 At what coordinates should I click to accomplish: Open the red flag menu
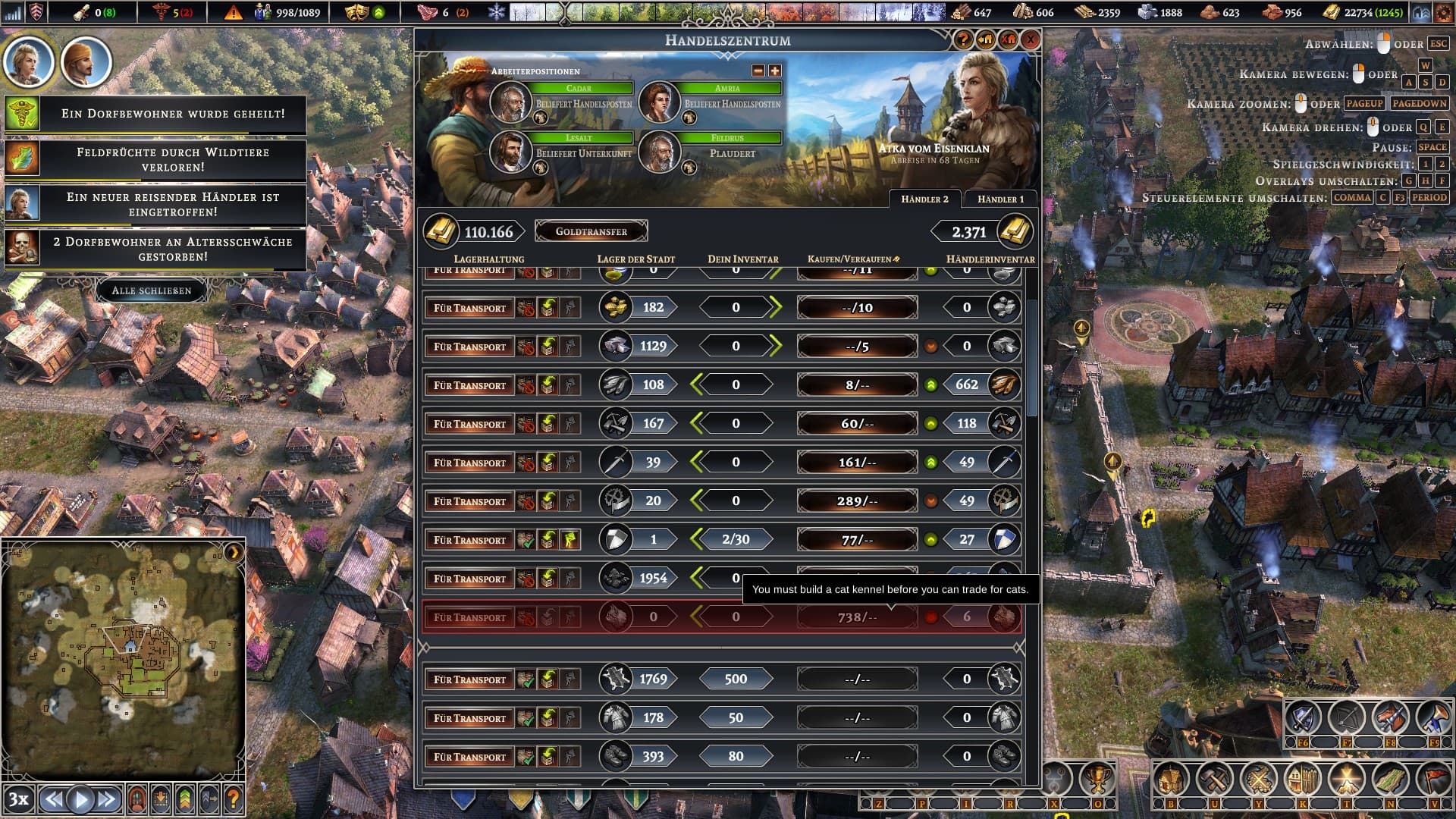click(1434, 779)
